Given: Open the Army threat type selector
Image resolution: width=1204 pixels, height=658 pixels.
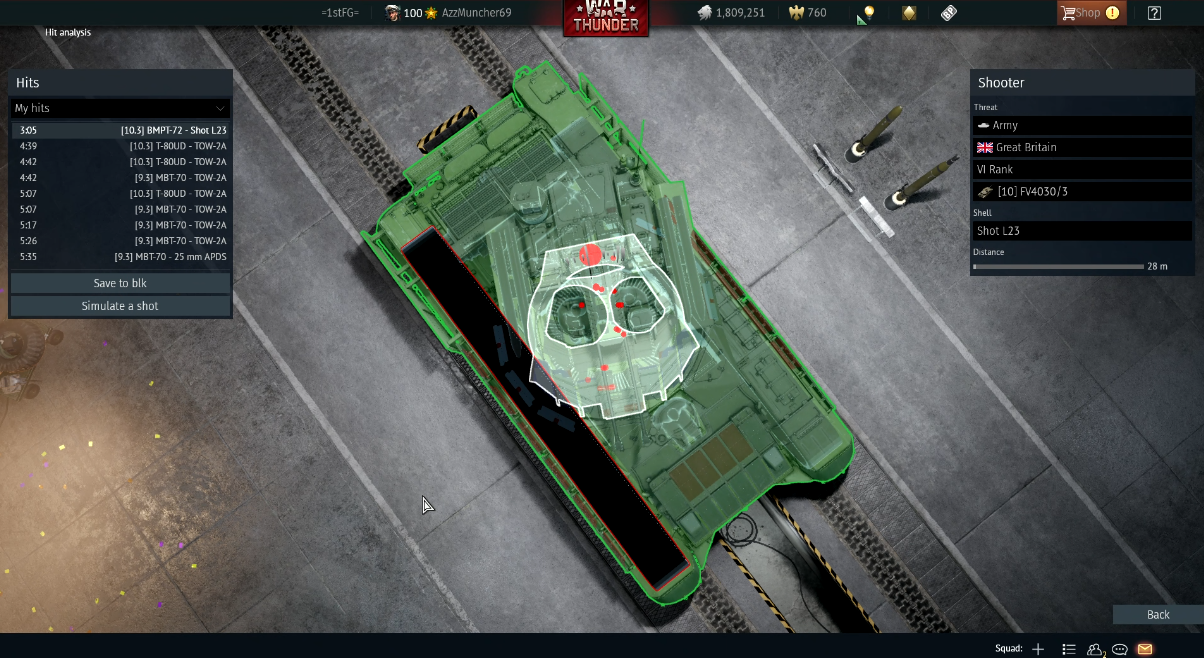Looking at the screenshot, I should 1081,125.
